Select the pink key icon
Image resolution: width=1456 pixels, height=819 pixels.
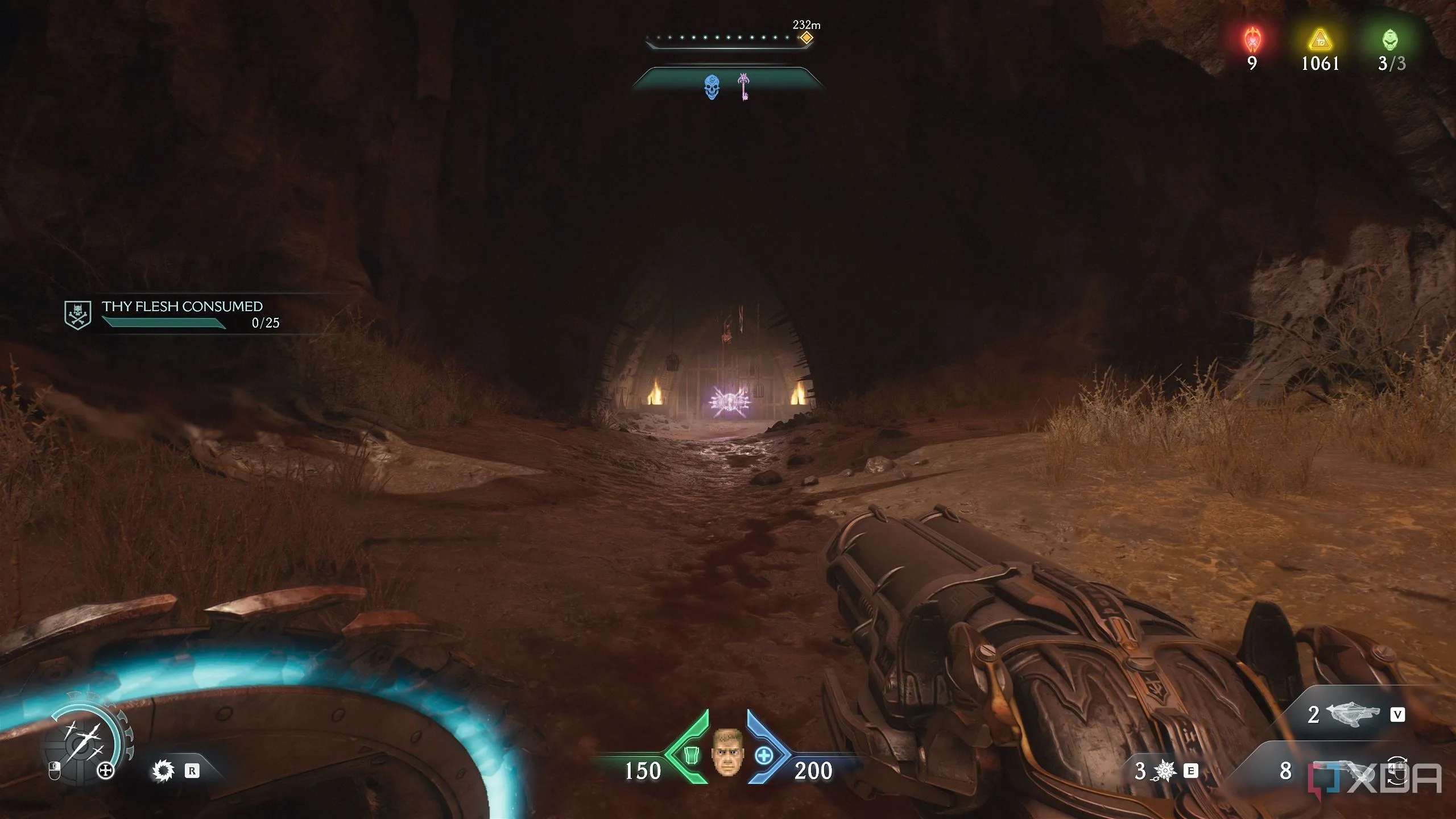tap(743, 86)
